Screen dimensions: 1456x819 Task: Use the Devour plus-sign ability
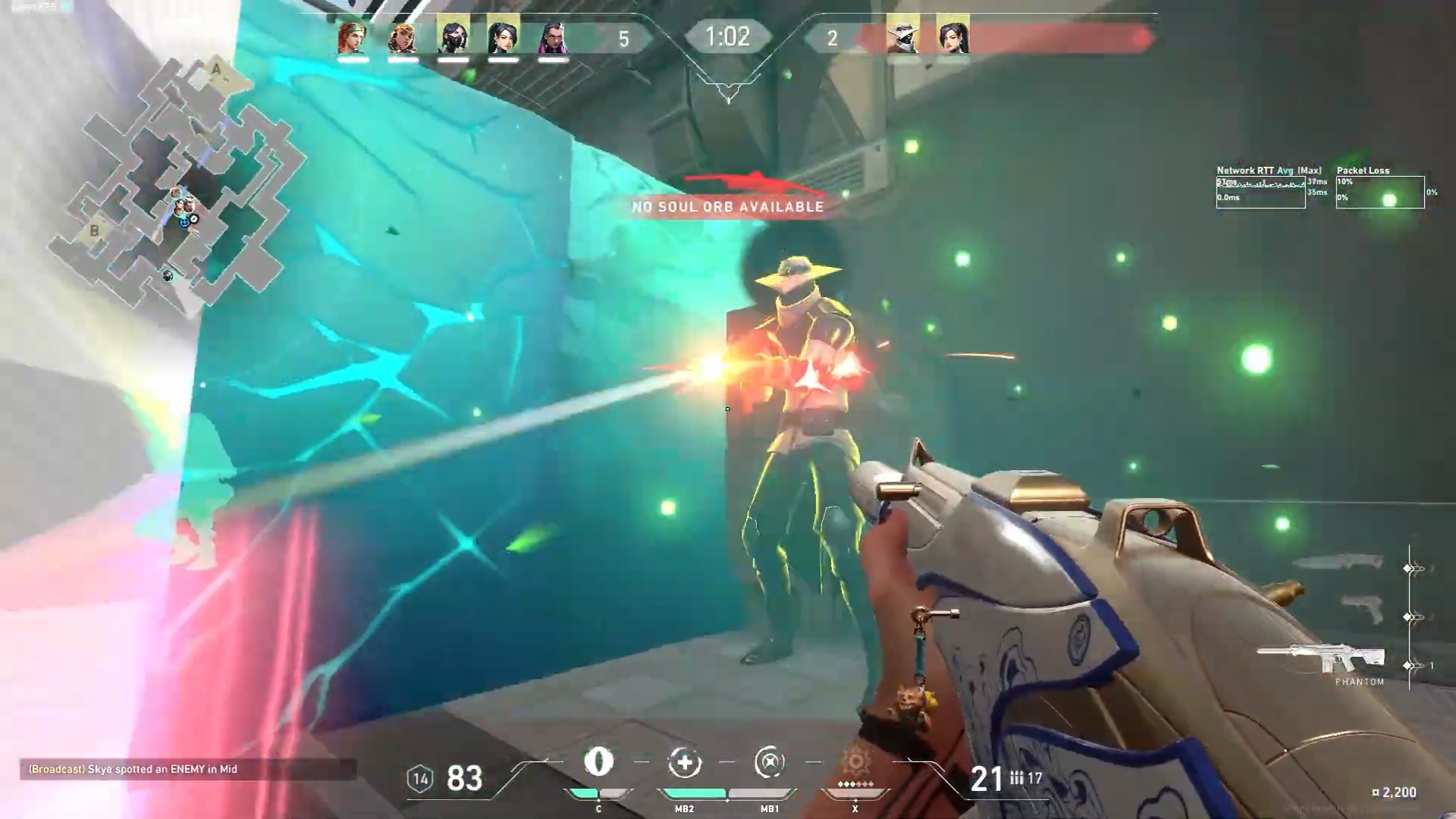pyautogui.click(x=684, y=762)
